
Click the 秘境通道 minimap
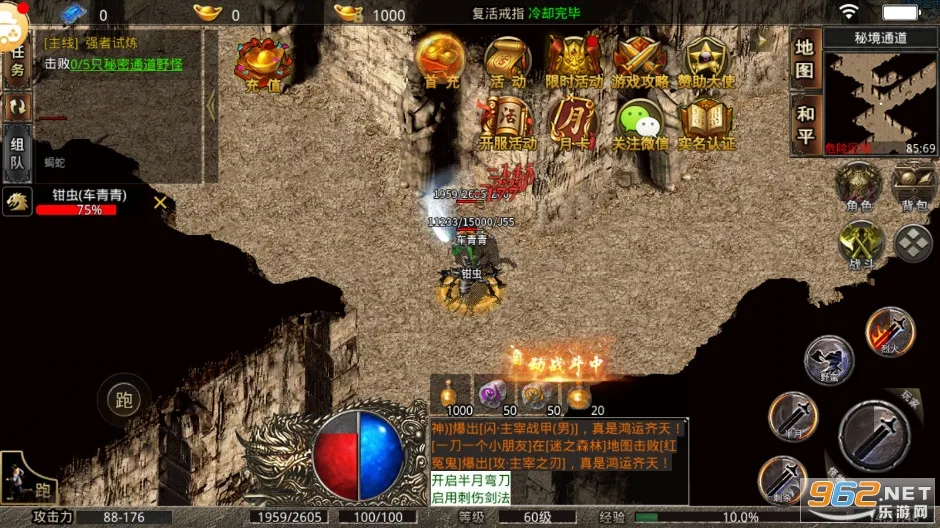[881, 95]
